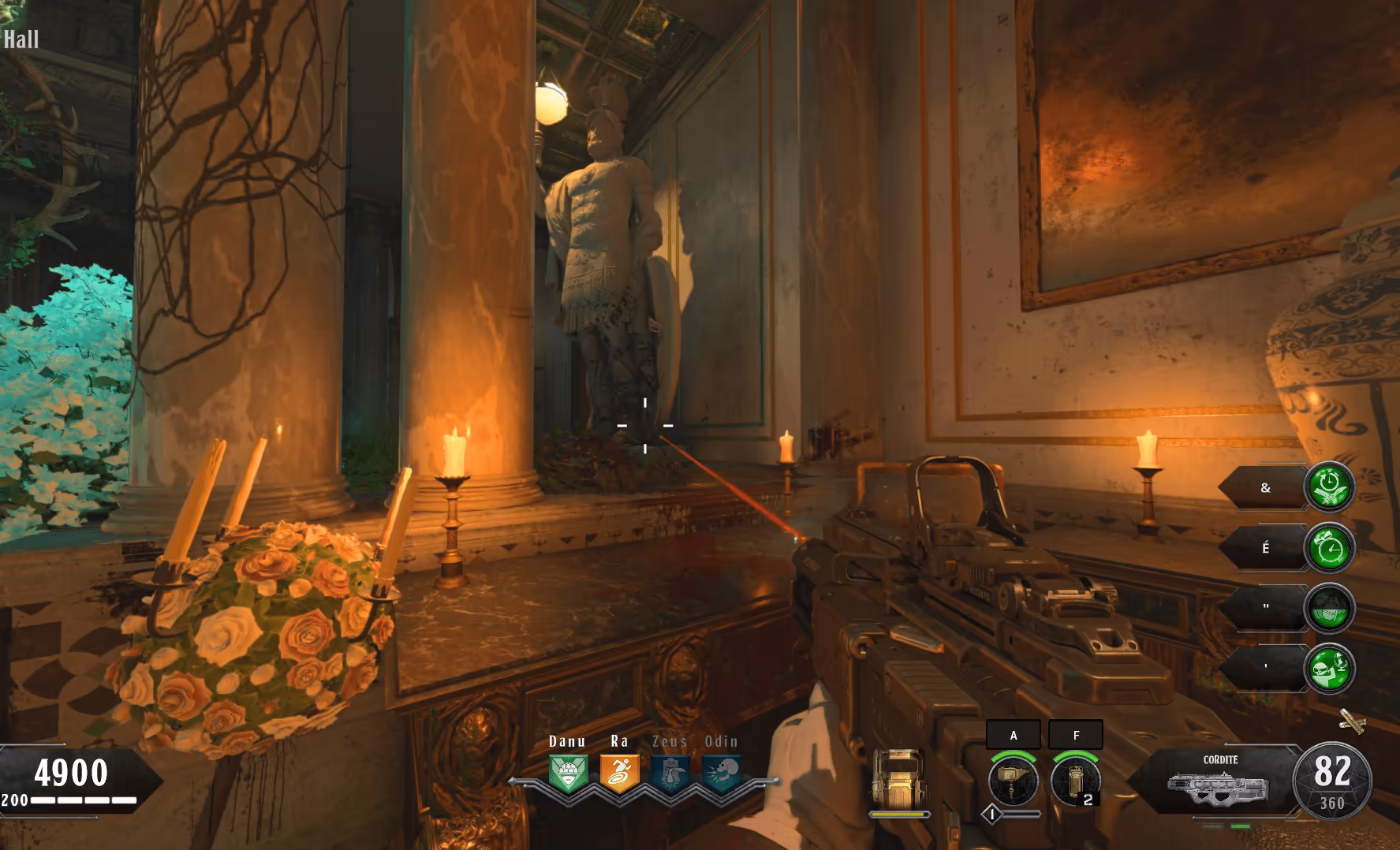Image resolution: width=1400 pixels, height=850 pixels.
Task: Activate the alarm clock elixir labeled É
Action: pos(1329,547)
